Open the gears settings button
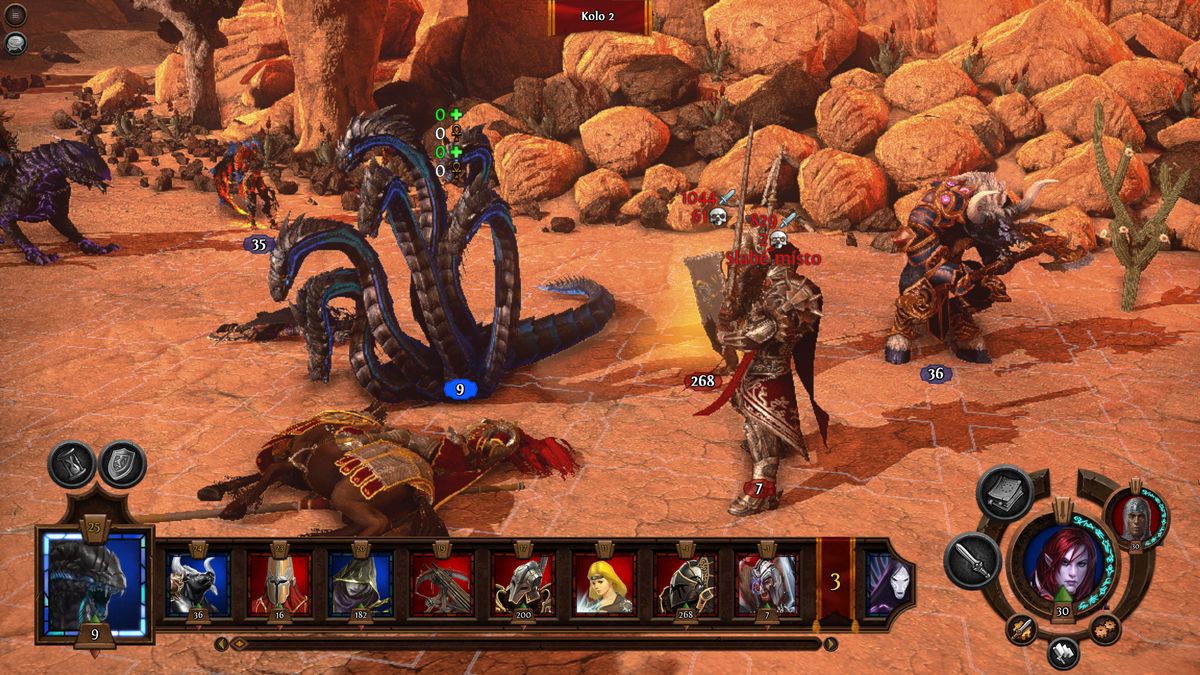 click(1105, 629)
